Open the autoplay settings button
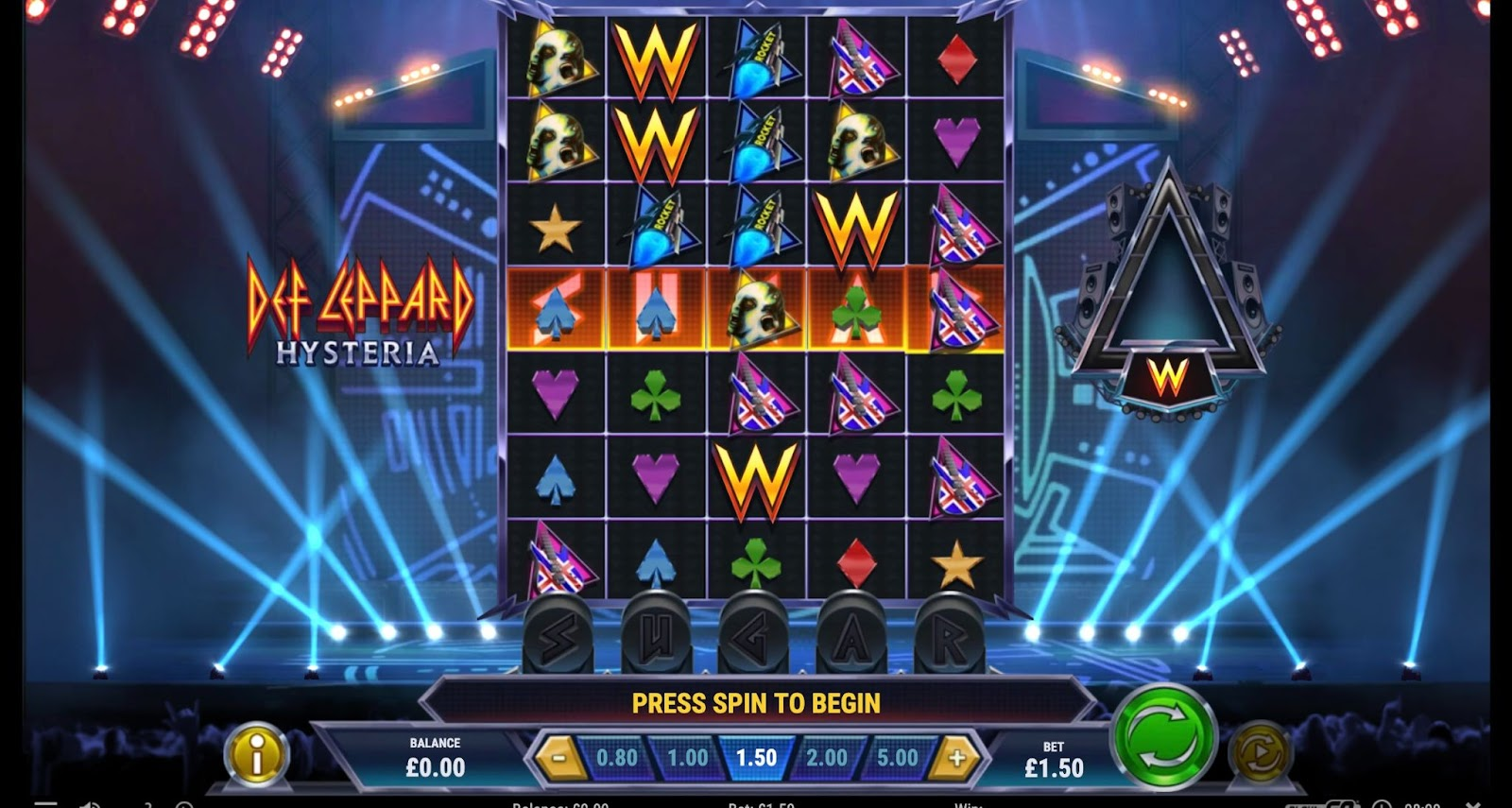 (1261, 752)
